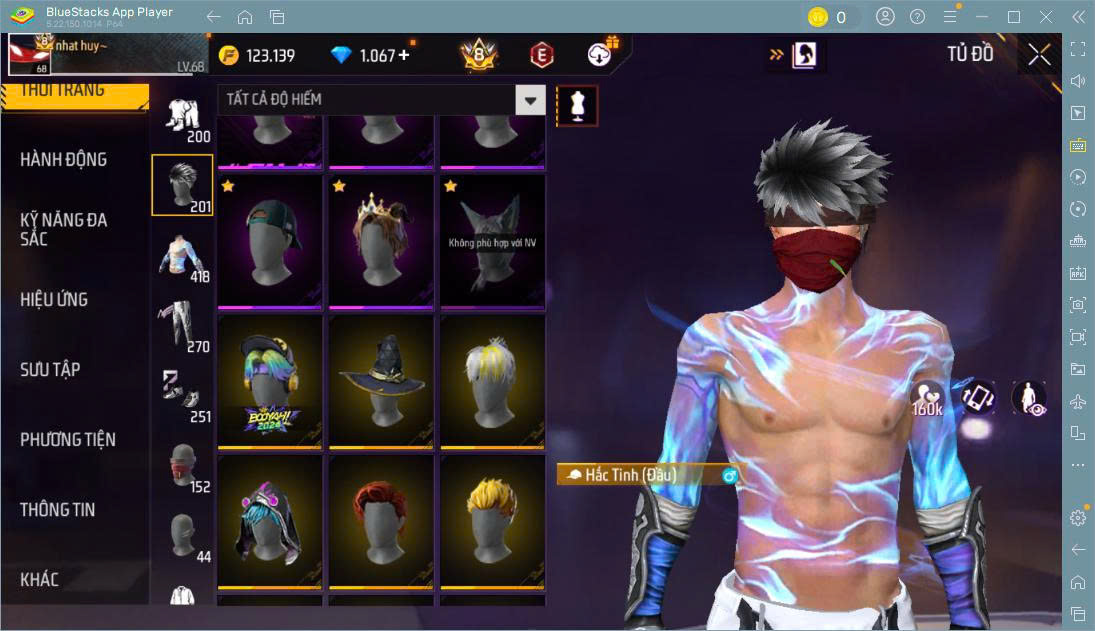Open the face mask subcategory
The image size is (1095, 631).
pyautogui.click(x=181, y=467)
